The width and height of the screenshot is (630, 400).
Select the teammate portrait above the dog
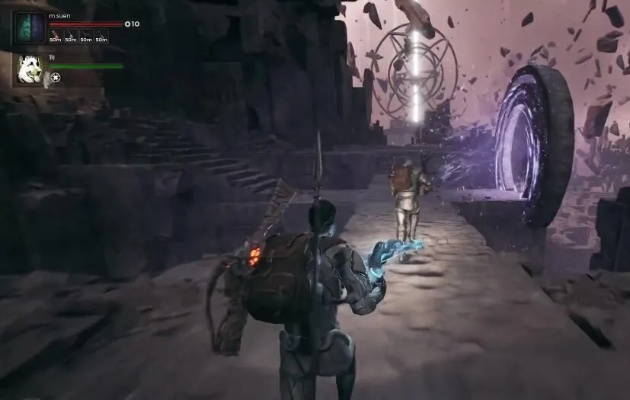[28, 28]
